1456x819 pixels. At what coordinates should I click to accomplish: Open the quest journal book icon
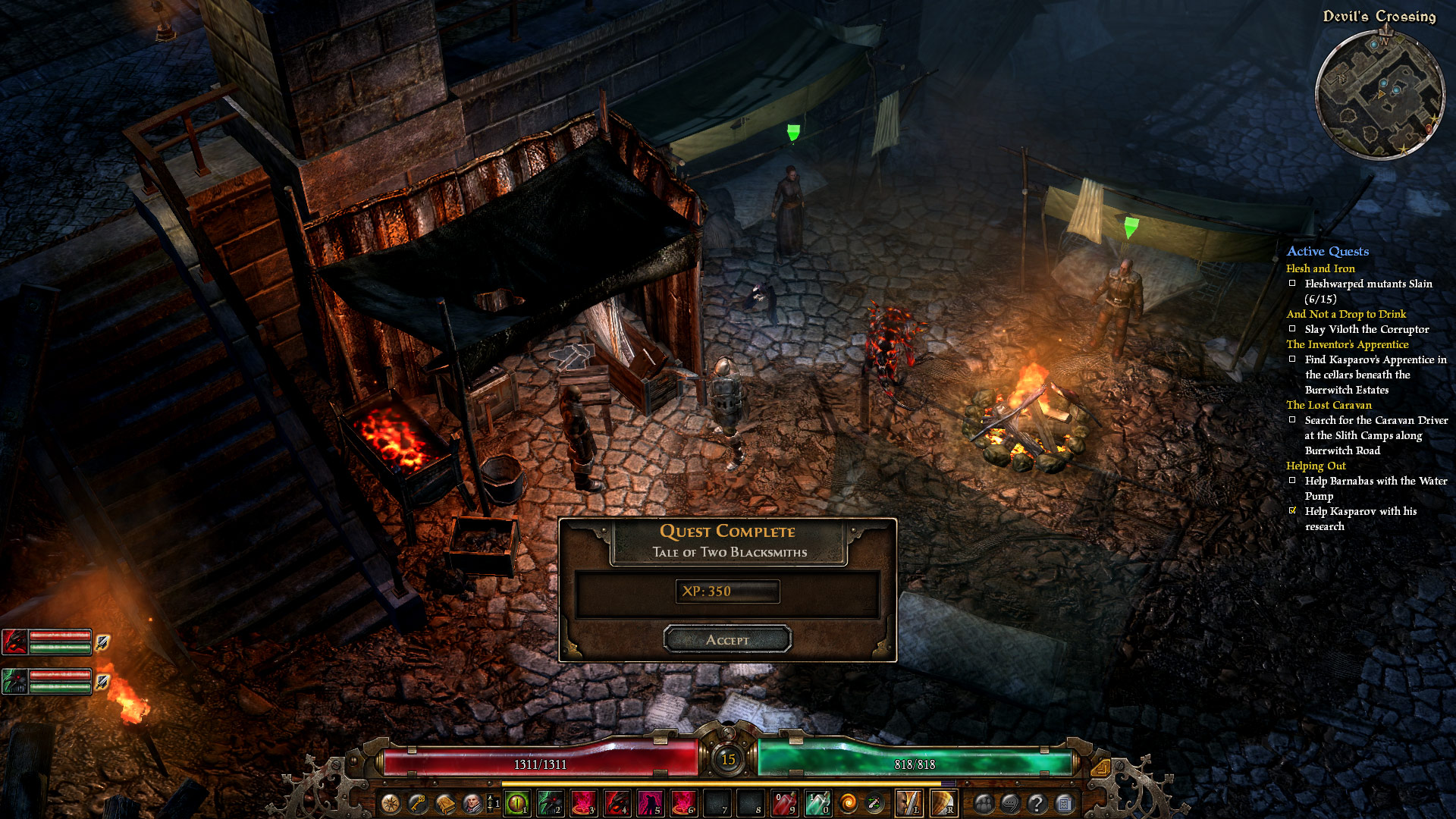(x=444, y=803)
